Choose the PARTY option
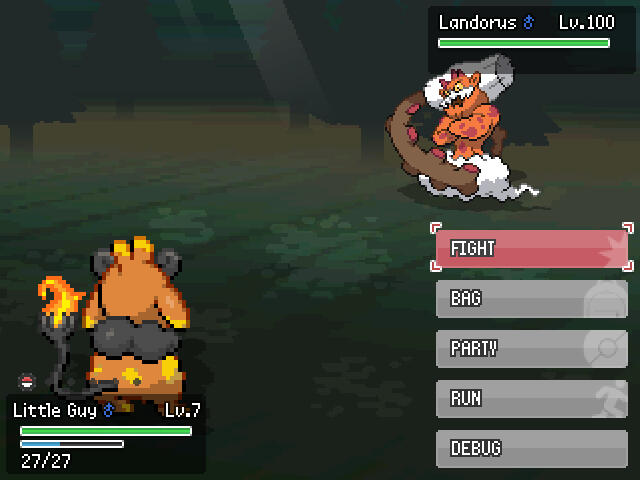Screen dimensions: 640x480 531,349
